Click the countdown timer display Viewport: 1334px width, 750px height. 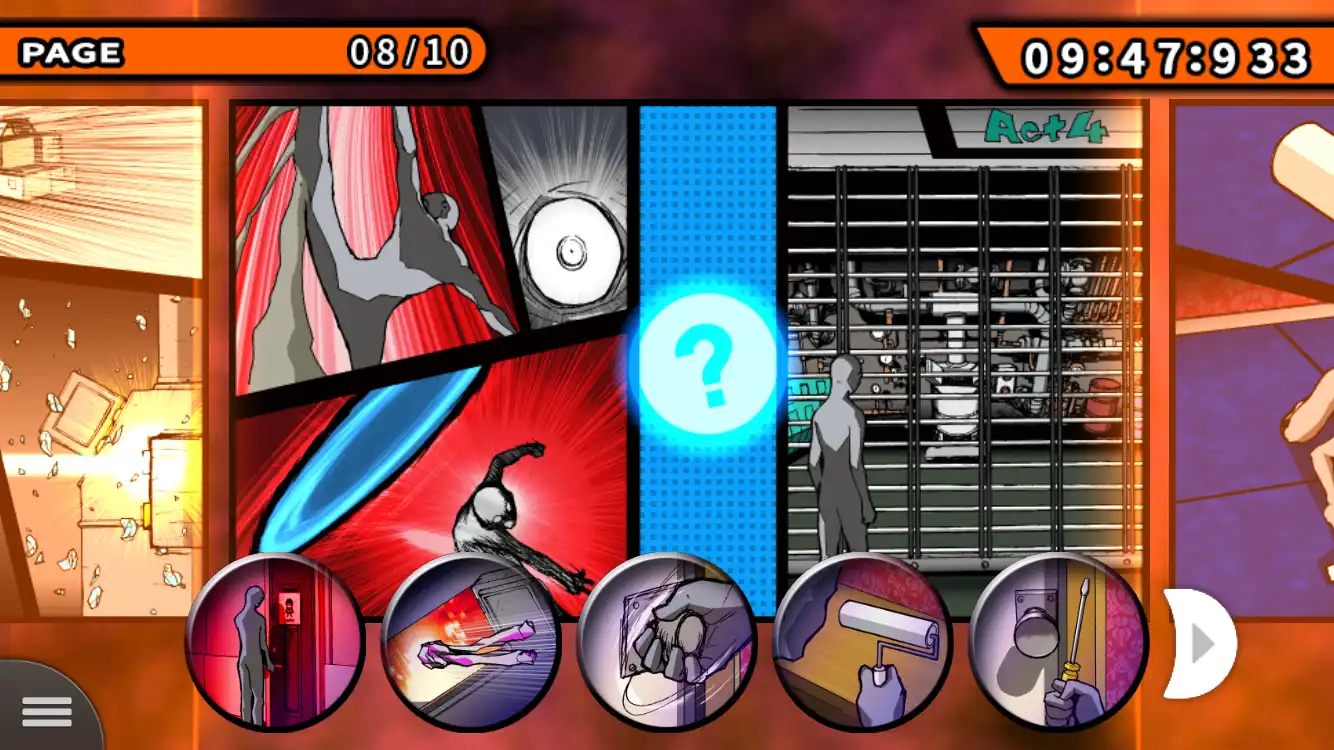1160,55
